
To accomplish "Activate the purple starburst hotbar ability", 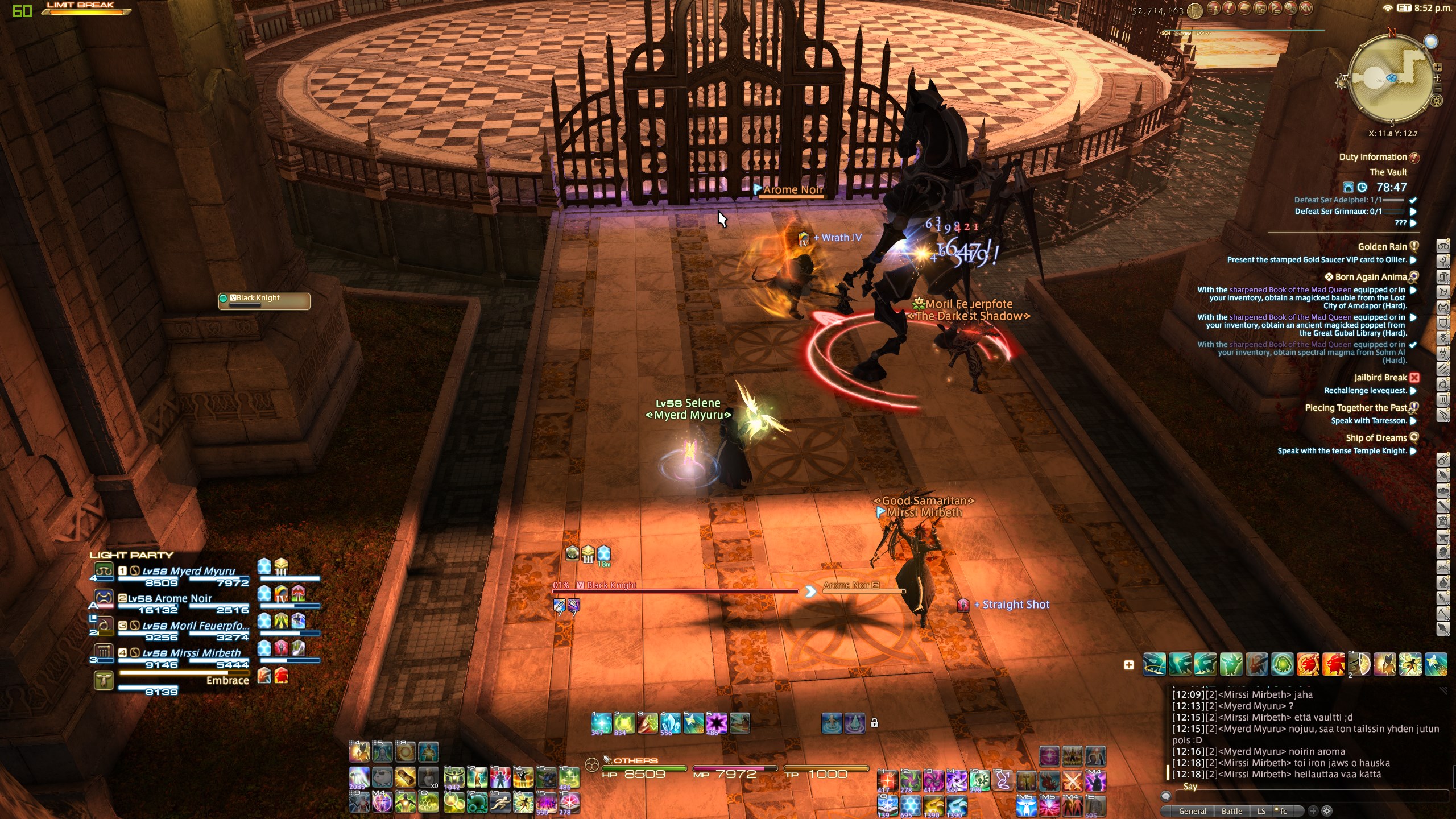I will coord(717,723).
